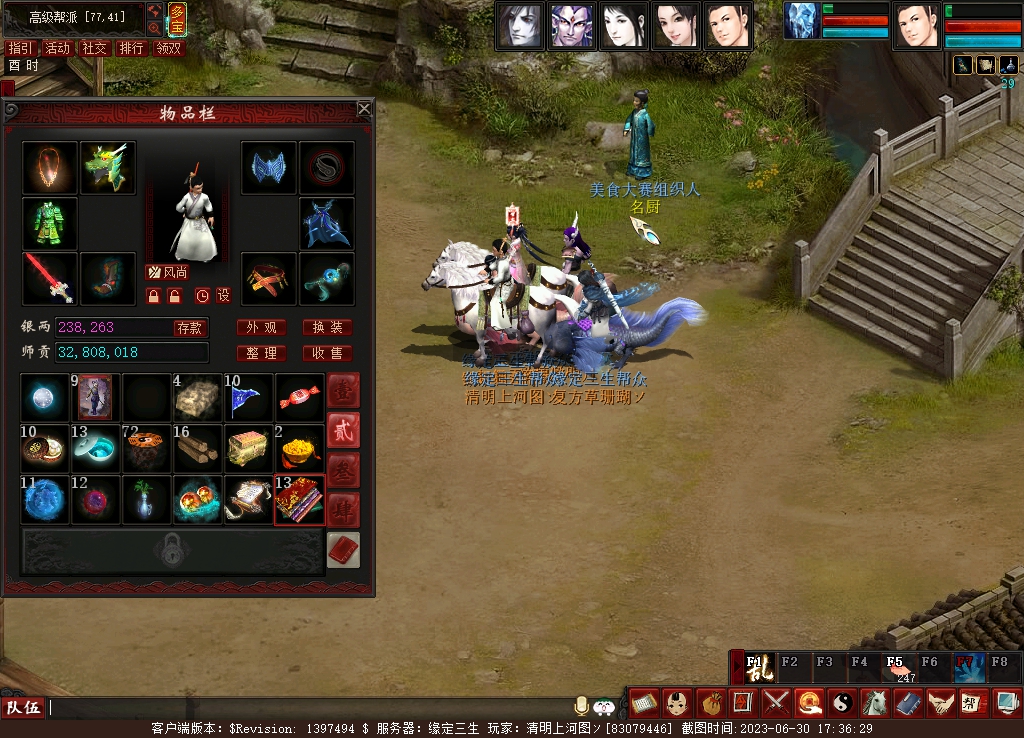
Task: Select the red sword equipment slot
Action: pyautogui.click(x=49, y=278)
